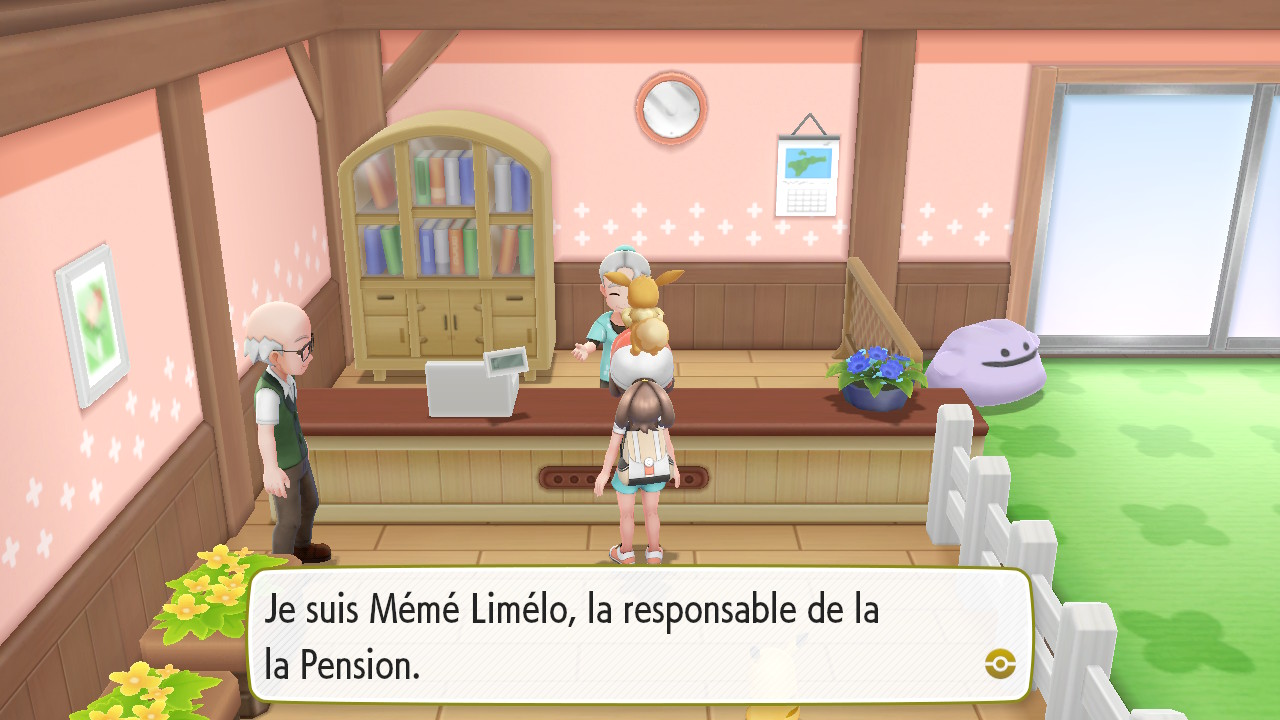Screen dimensions: 1280x720
Task: Click the Poké Ball continue indicator
Action: (1000, 663)
